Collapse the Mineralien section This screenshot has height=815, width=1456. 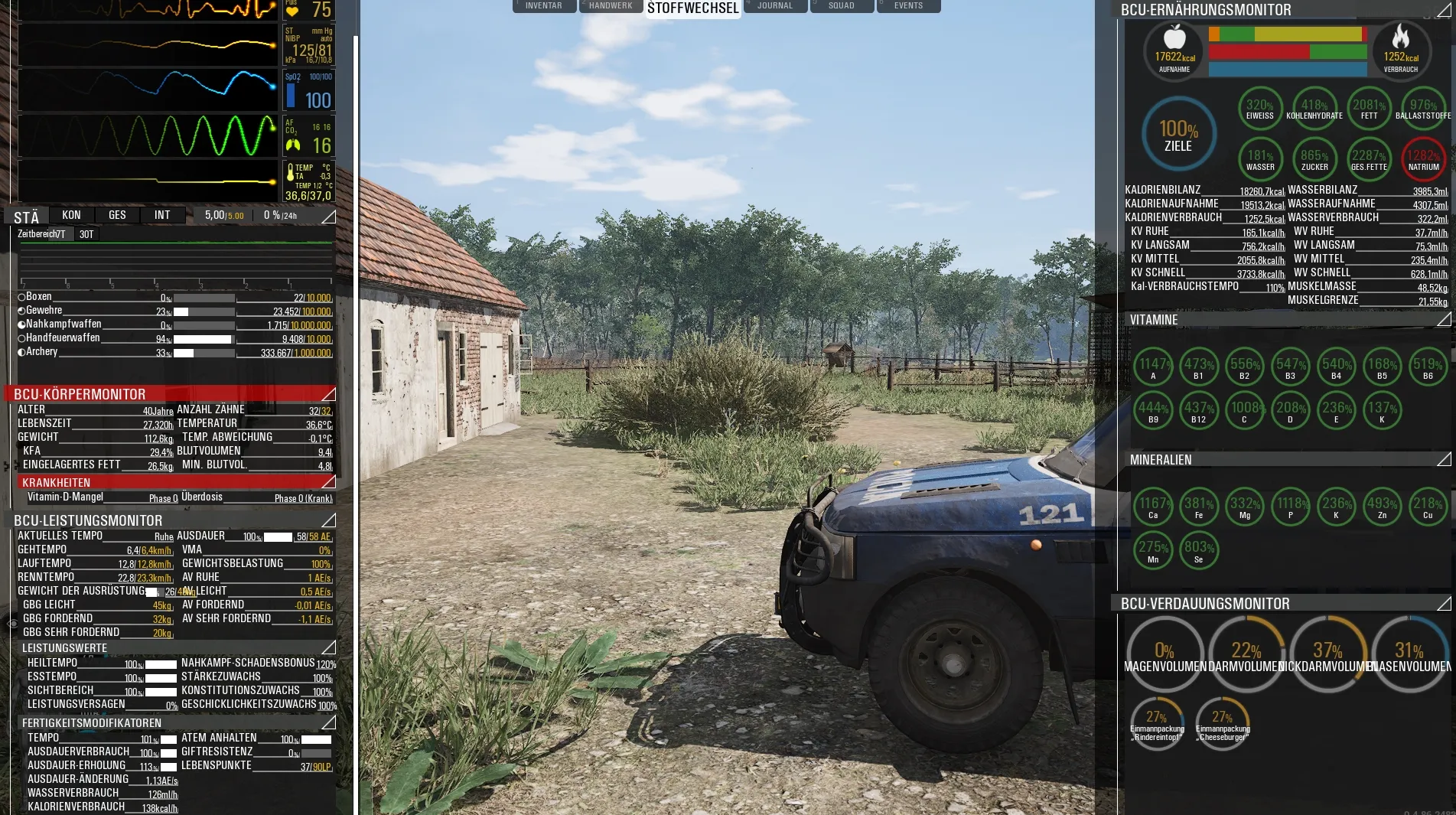pos(1444,459)
